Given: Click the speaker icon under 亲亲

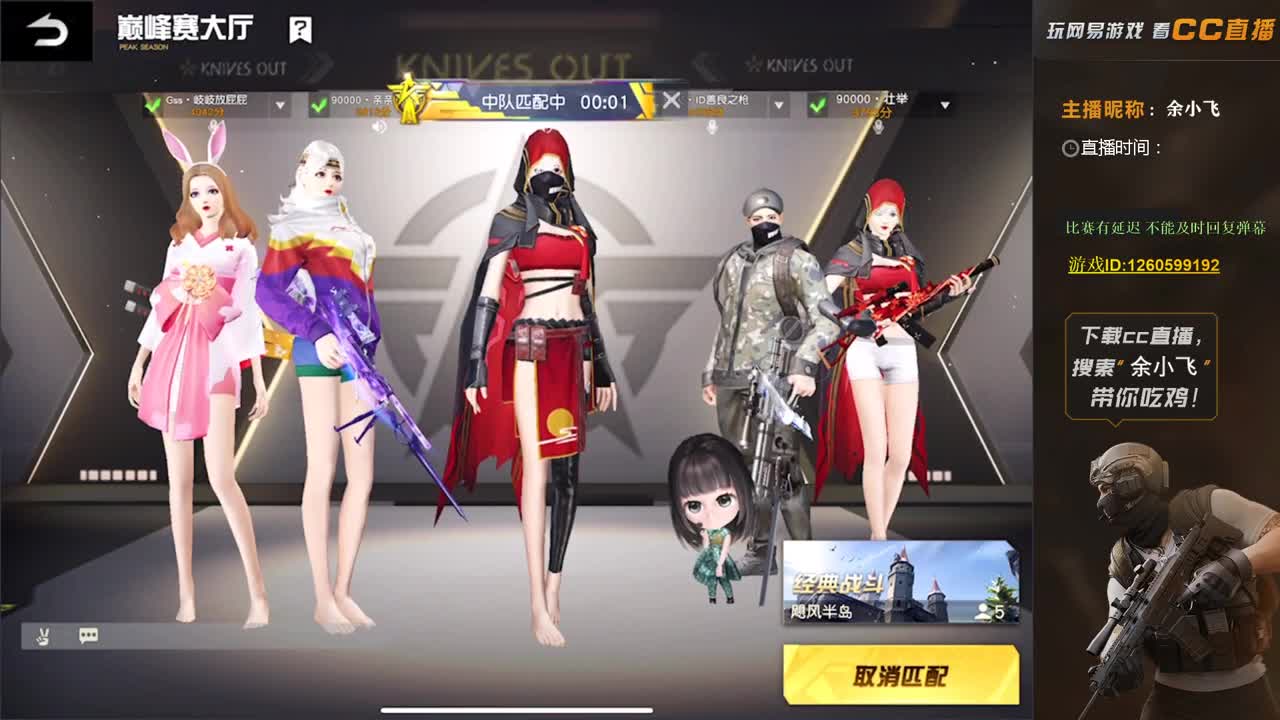Looking at the screenshot, I should pyautogui.click(x=379, y=126).
